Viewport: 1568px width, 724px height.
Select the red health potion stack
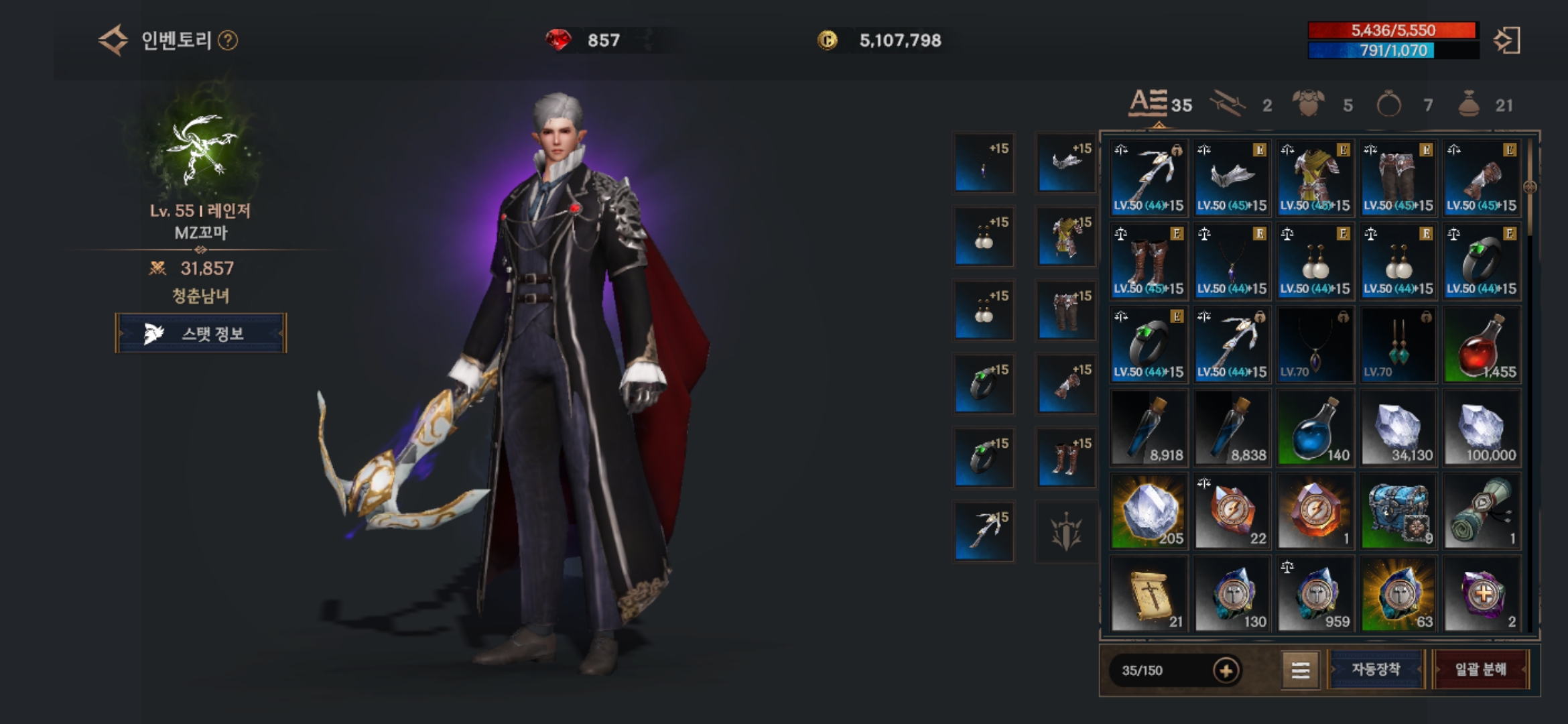[1482, 345]
